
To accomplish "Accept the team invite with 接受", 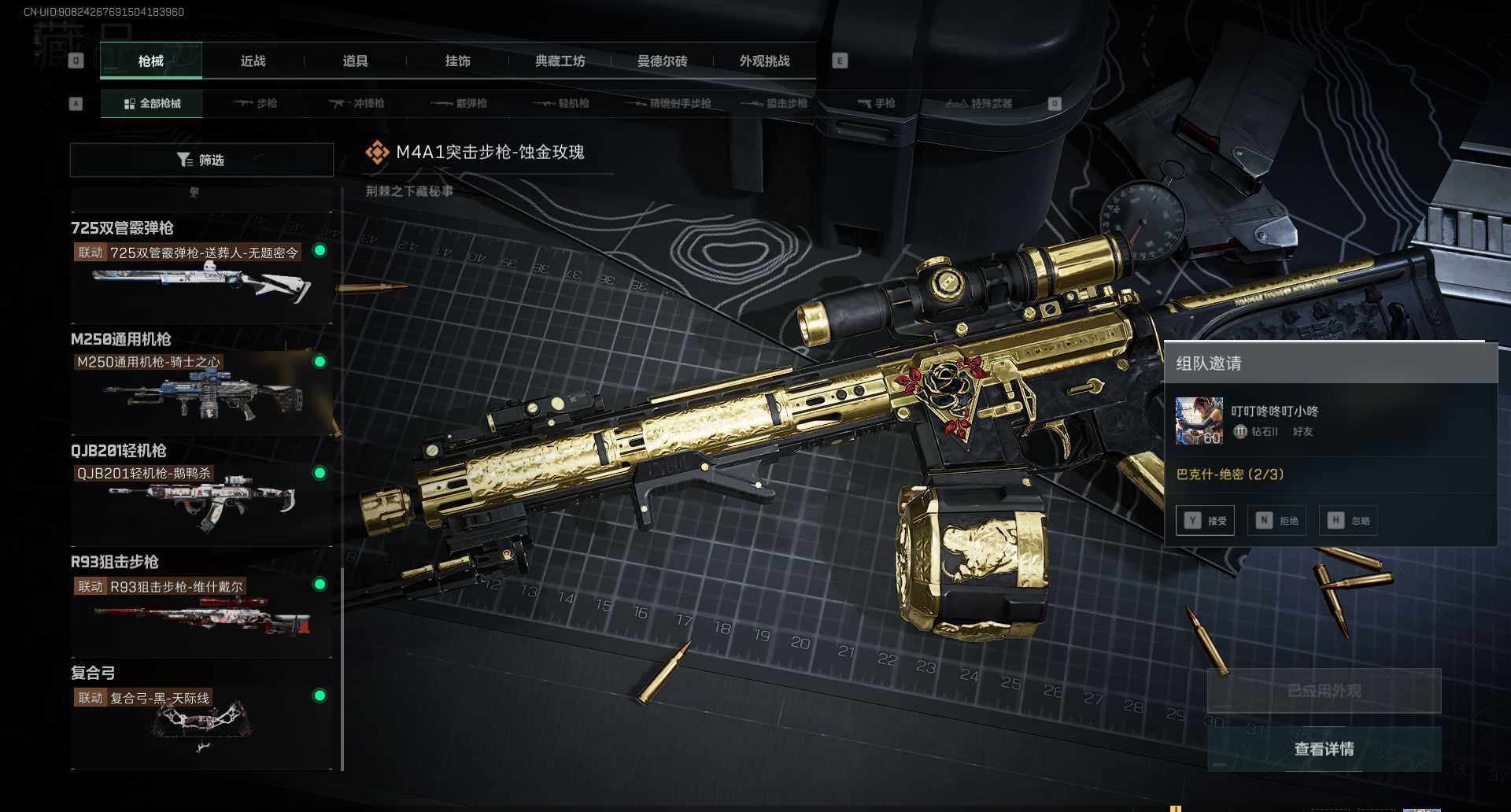I will (x=1205, y=520).
